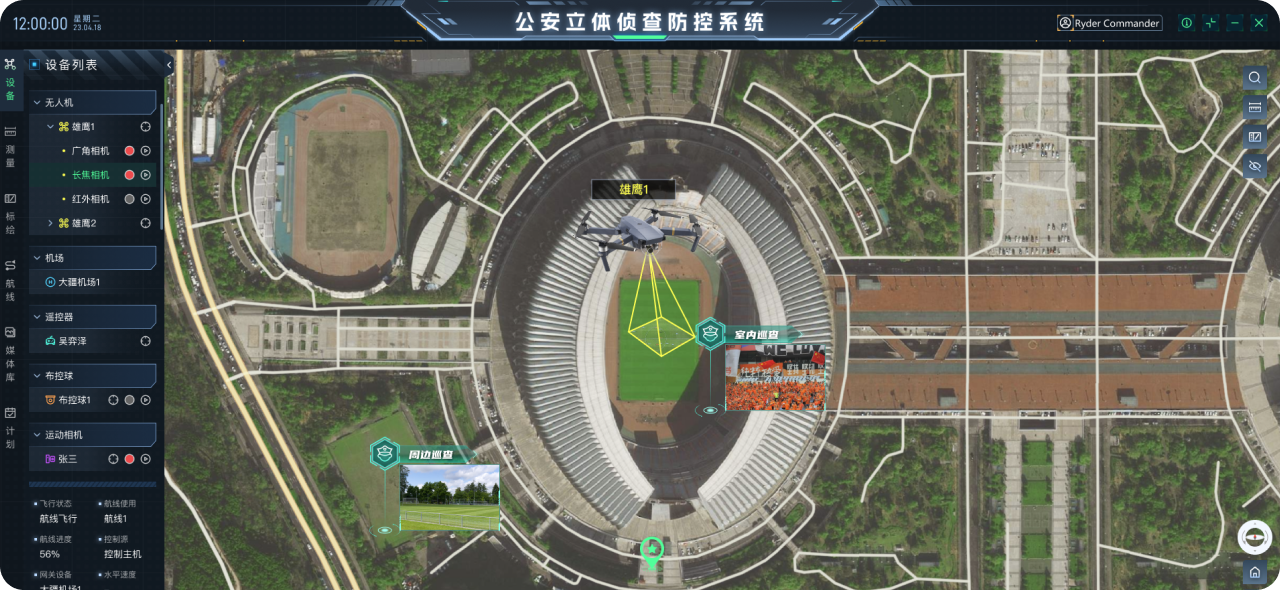Select the 广角相机 wide-angle camera row

[91, 151]
